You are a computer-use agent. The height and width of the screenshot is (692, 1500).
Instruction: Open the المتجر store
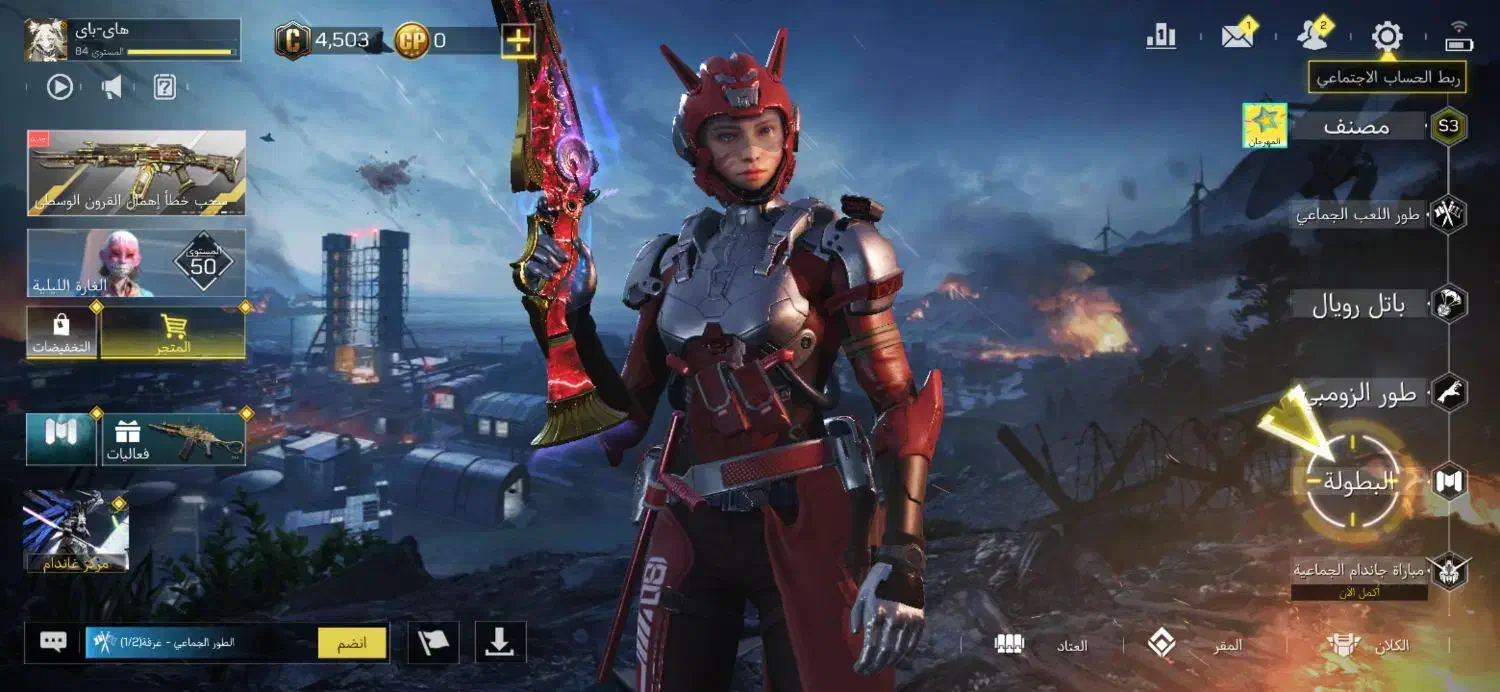[174, 334]
